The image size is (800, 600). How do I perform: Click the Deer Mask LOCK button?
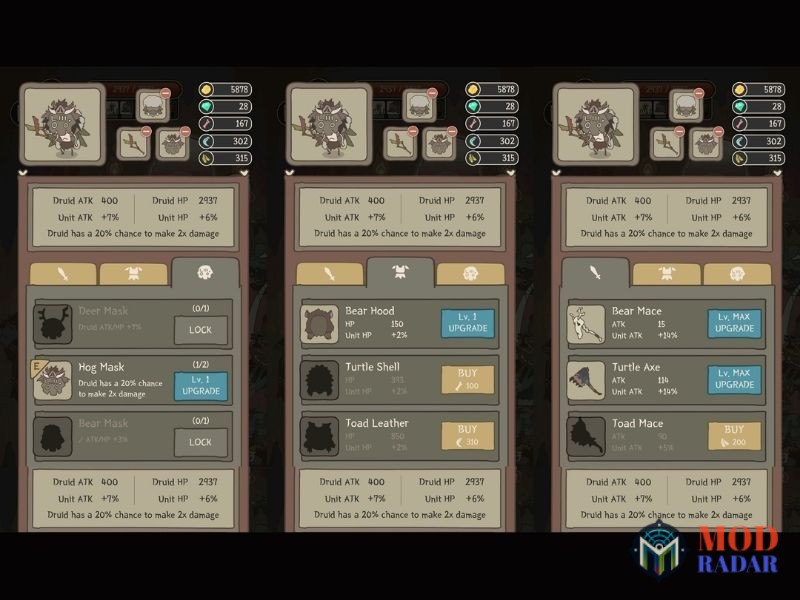pos(201,330)
